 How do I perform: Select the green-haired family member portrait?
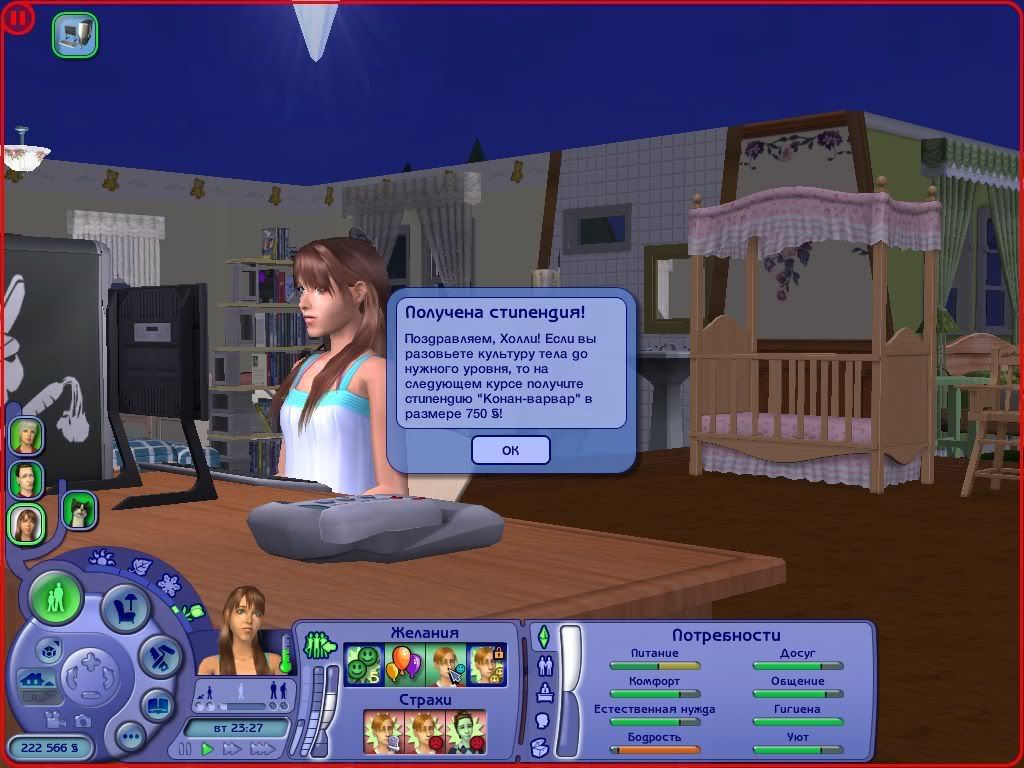[26, 436]
